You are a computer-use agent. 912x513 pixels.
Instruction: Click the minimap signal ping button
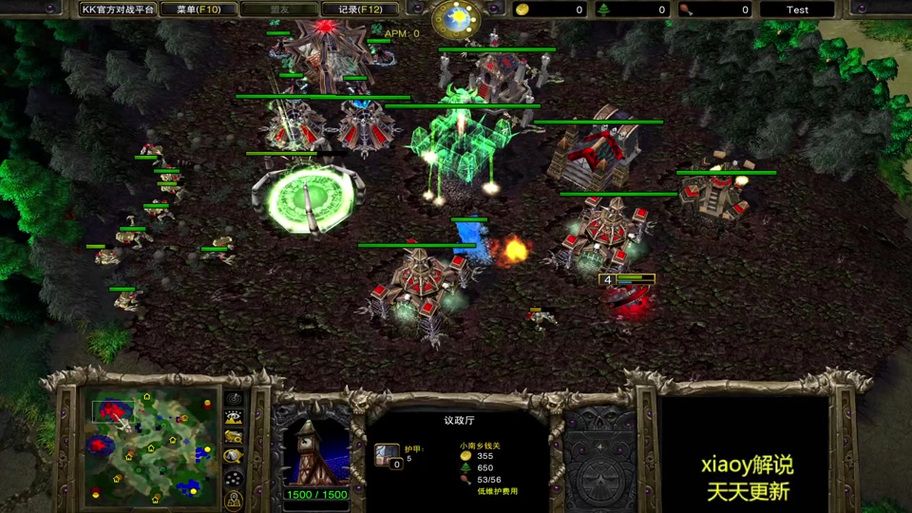(x=233, y=400)
